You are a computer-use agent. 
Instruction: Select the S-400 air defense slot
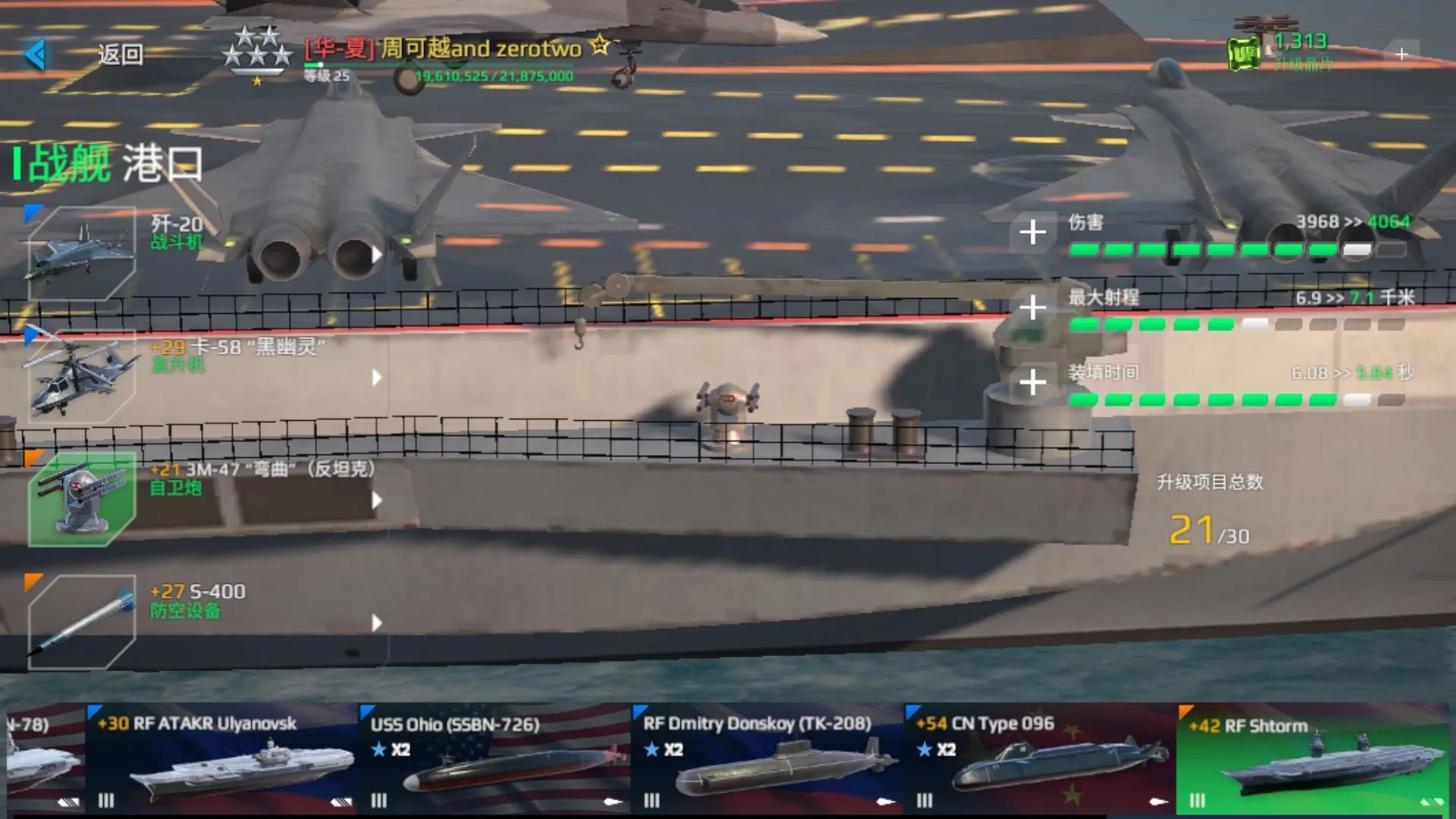[x=82, y=623]
